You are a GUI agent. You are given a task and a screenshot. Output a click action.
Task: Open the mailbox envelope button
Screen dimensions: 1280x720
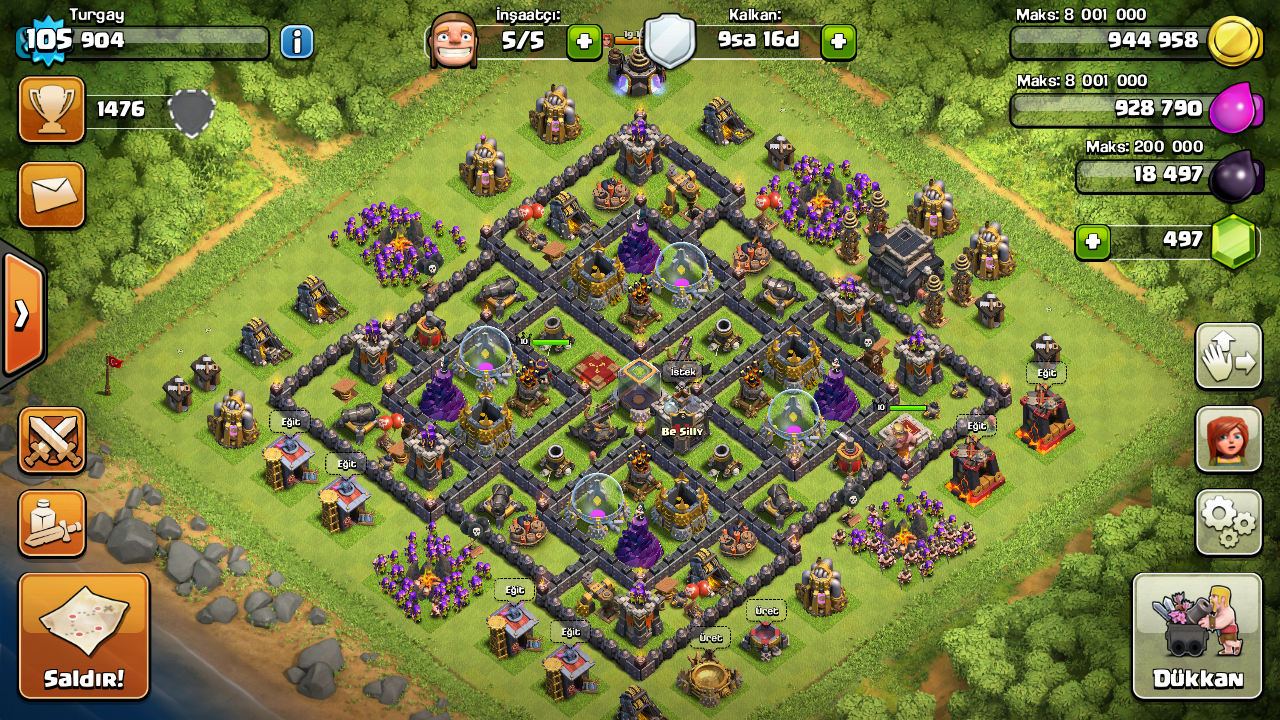click(x=52, y=194)
